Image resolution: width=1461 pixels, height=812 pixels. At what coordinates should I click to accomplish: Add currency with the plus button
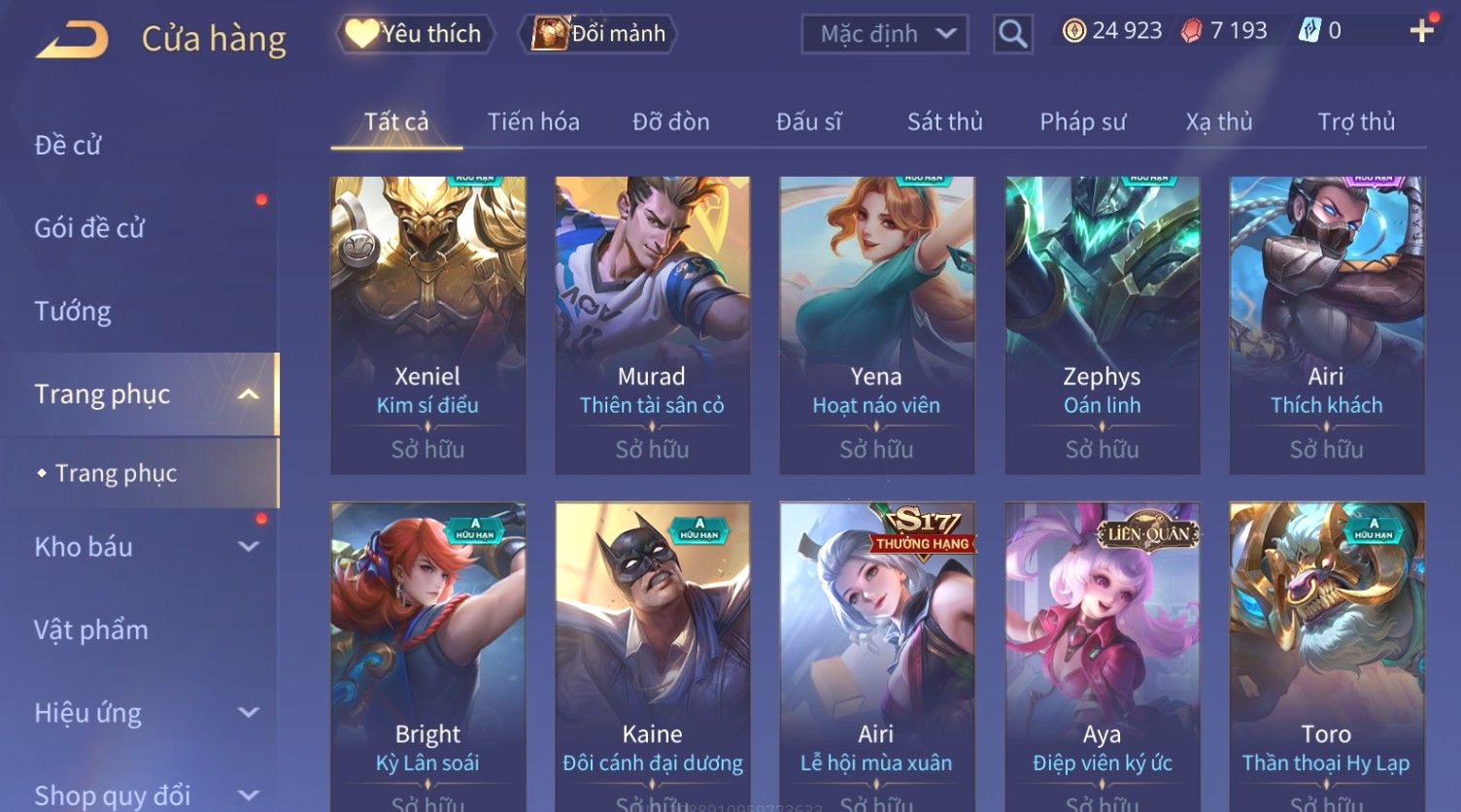(1421, 31)
